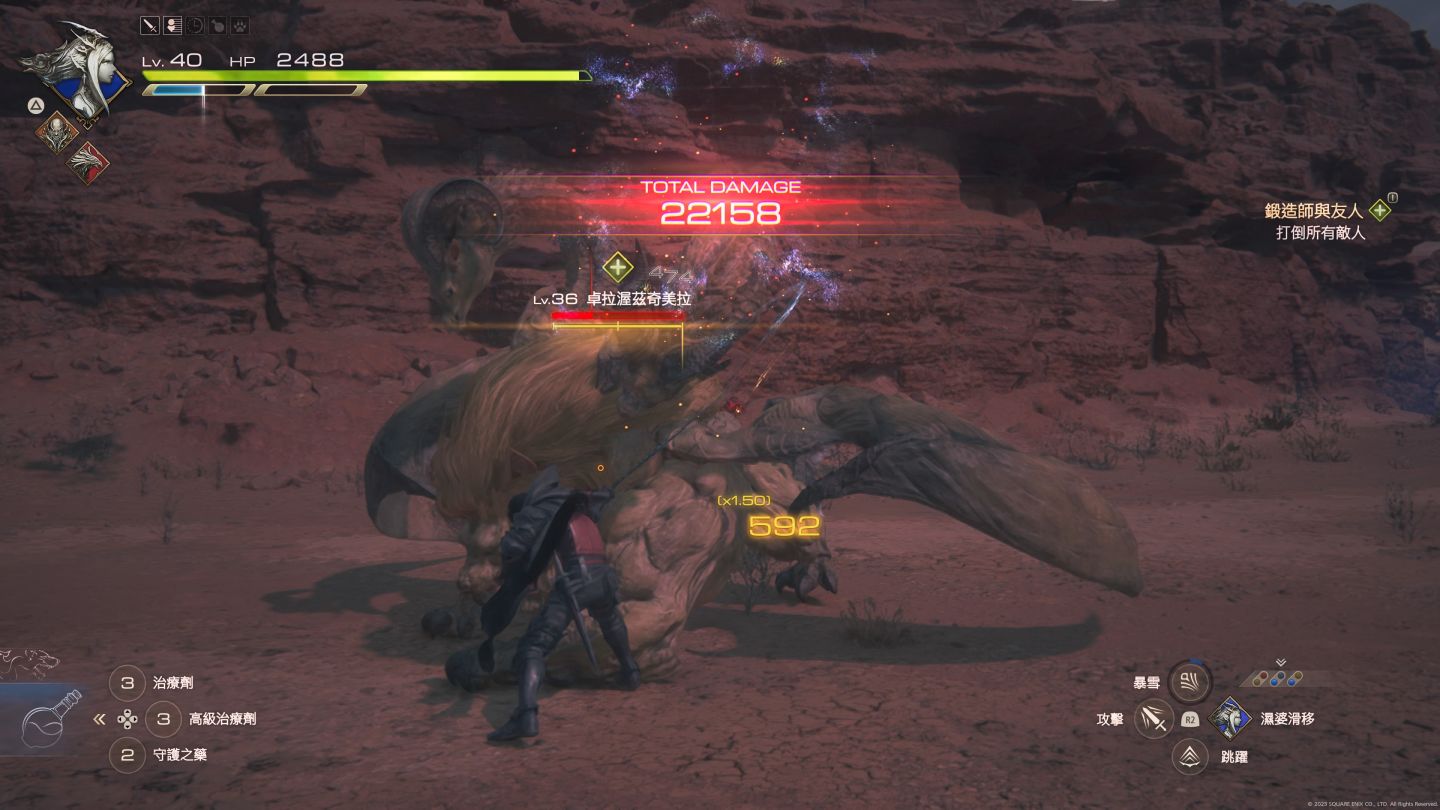This screenshot has width=1440, height=810.
Task: Activate the 攻擊 sword attack icon
Action: 1154,718
